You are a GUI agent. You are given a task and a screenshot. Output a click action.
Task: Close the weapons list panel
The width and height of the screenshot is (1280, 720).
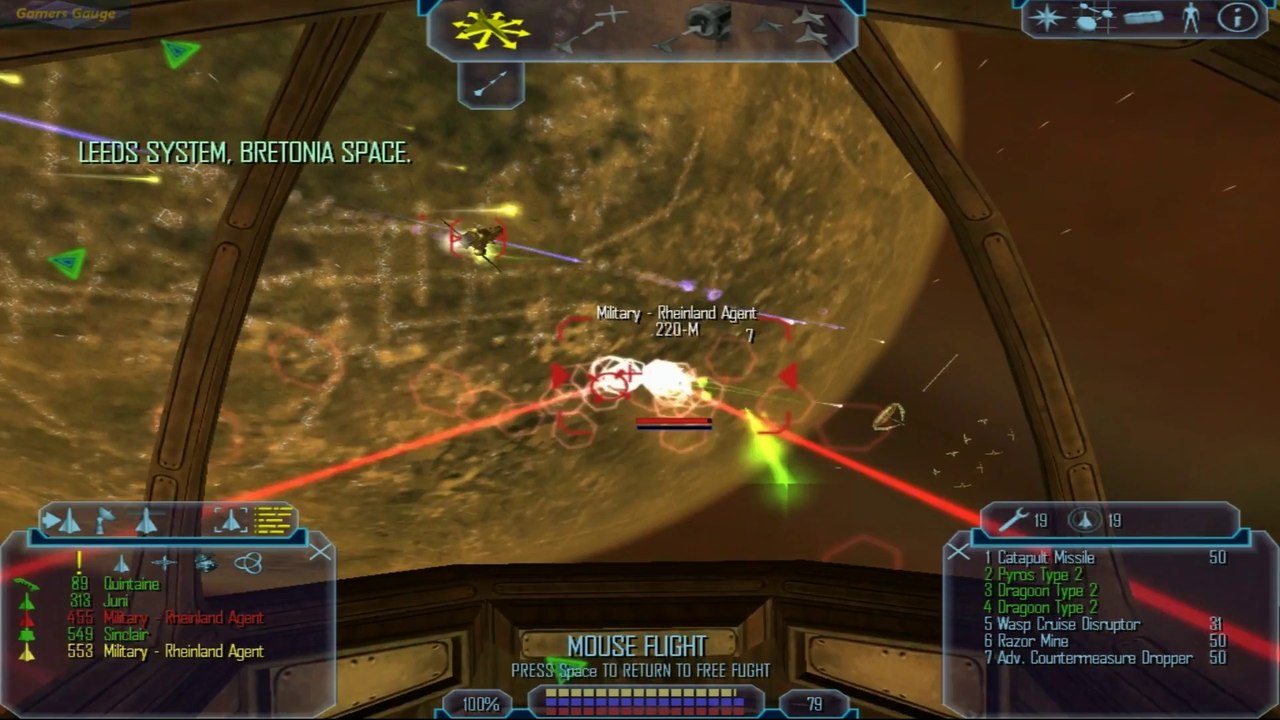point(958,551)
